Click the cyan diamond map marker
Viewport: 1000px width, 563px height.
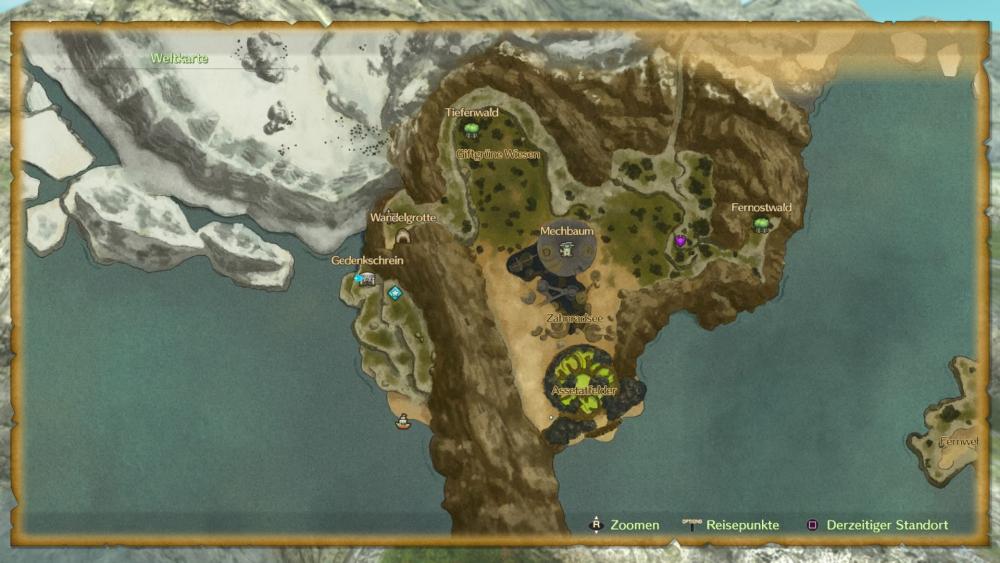pyautogui.click(x=395, y=293)
